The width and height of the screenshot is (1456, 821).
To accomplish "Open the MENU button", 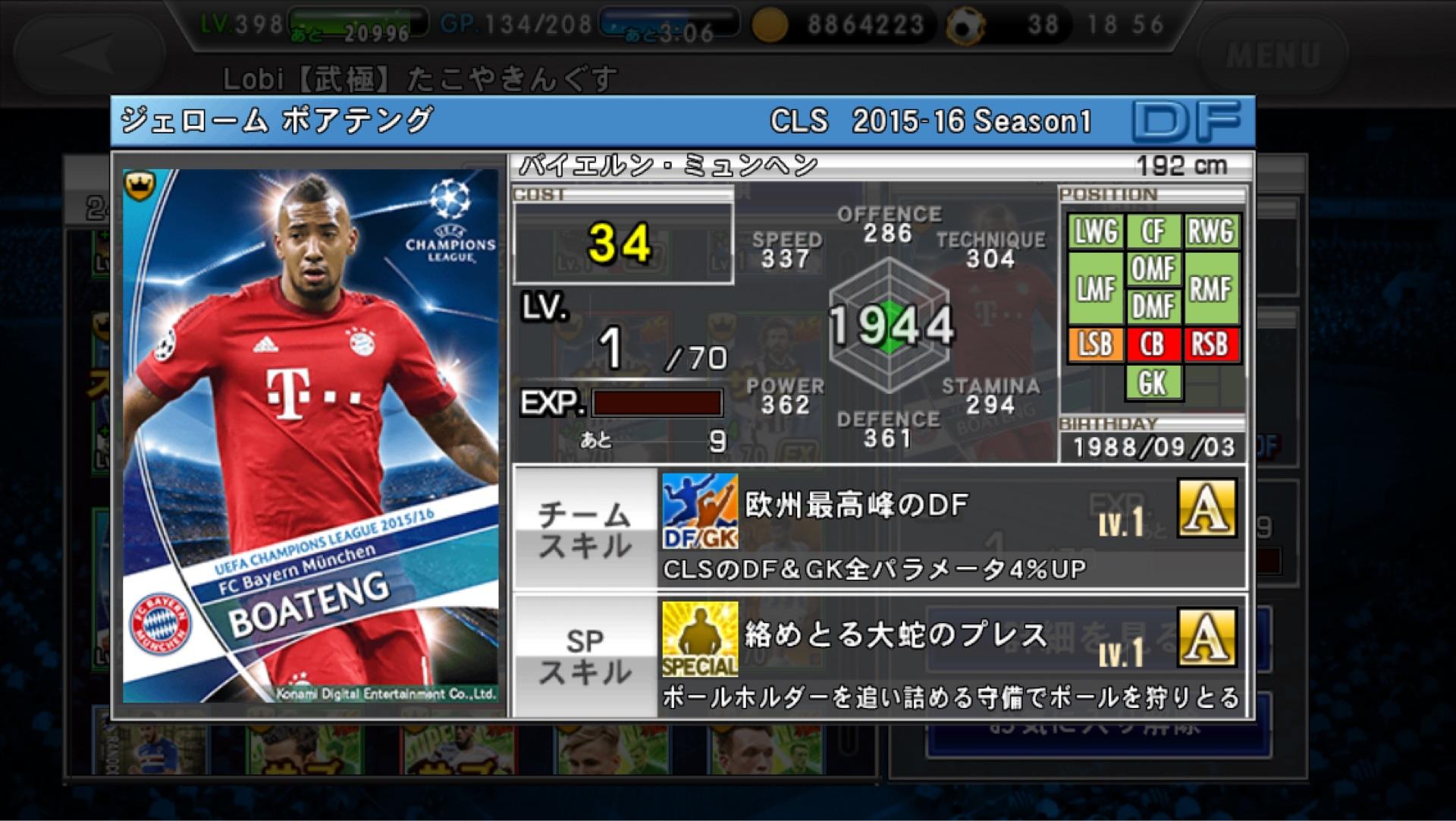I will (x=1272, y=55).
